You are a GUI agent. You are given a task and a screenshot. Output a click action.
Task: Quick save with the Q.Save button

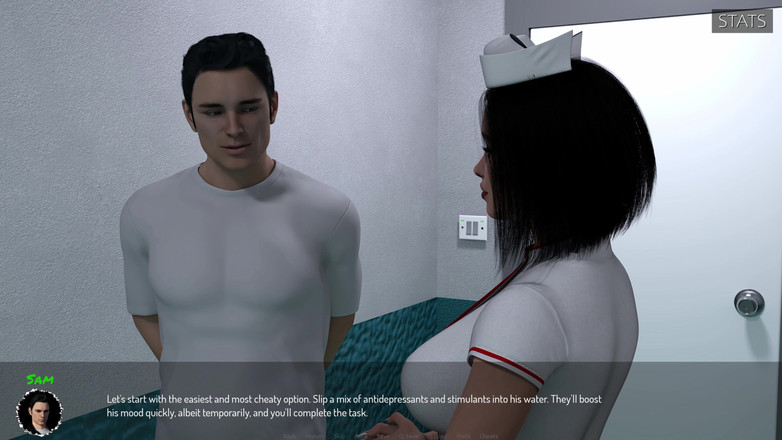coord(409,436)
